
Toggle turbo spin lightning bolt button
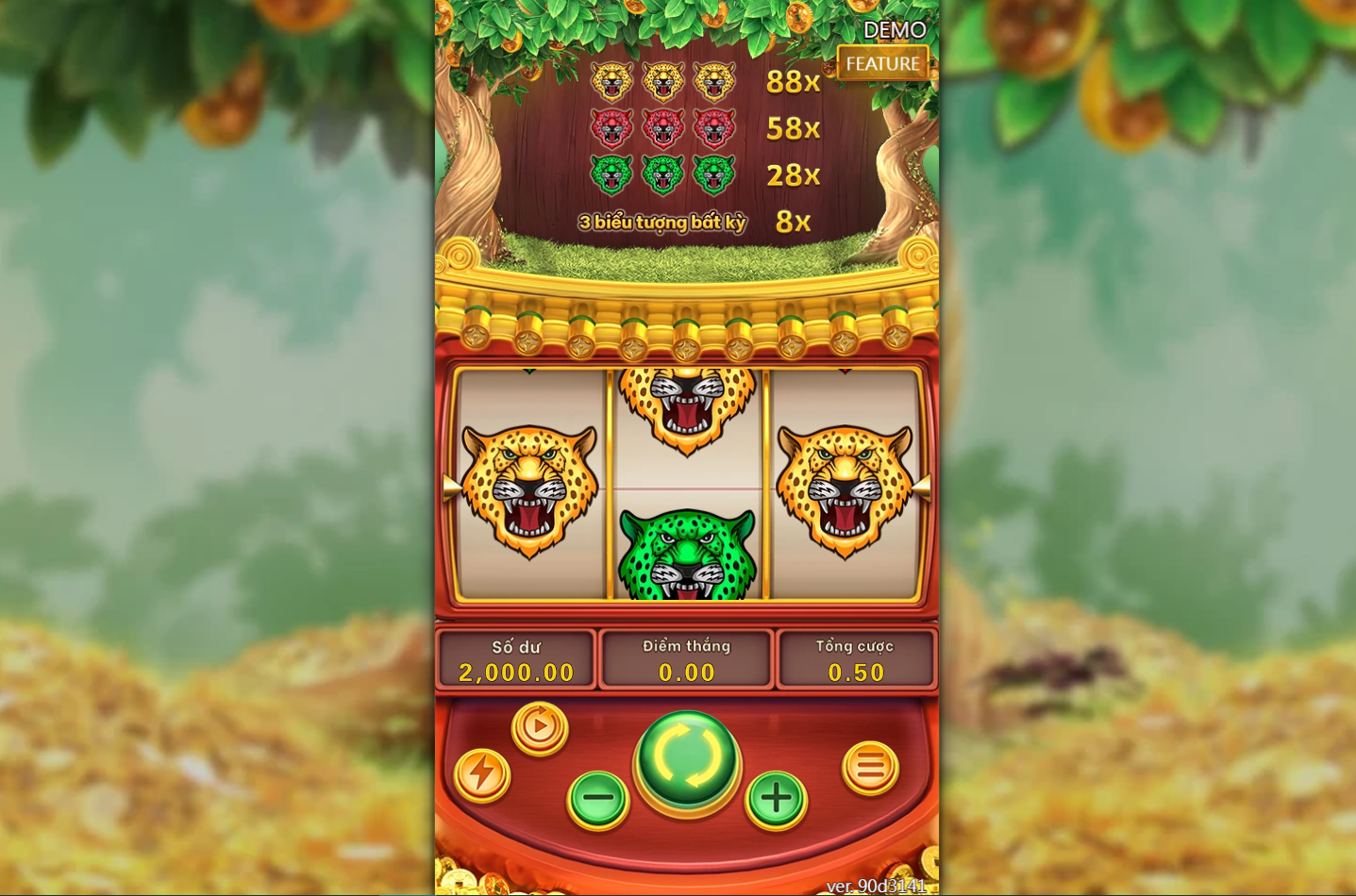(482, 774)
